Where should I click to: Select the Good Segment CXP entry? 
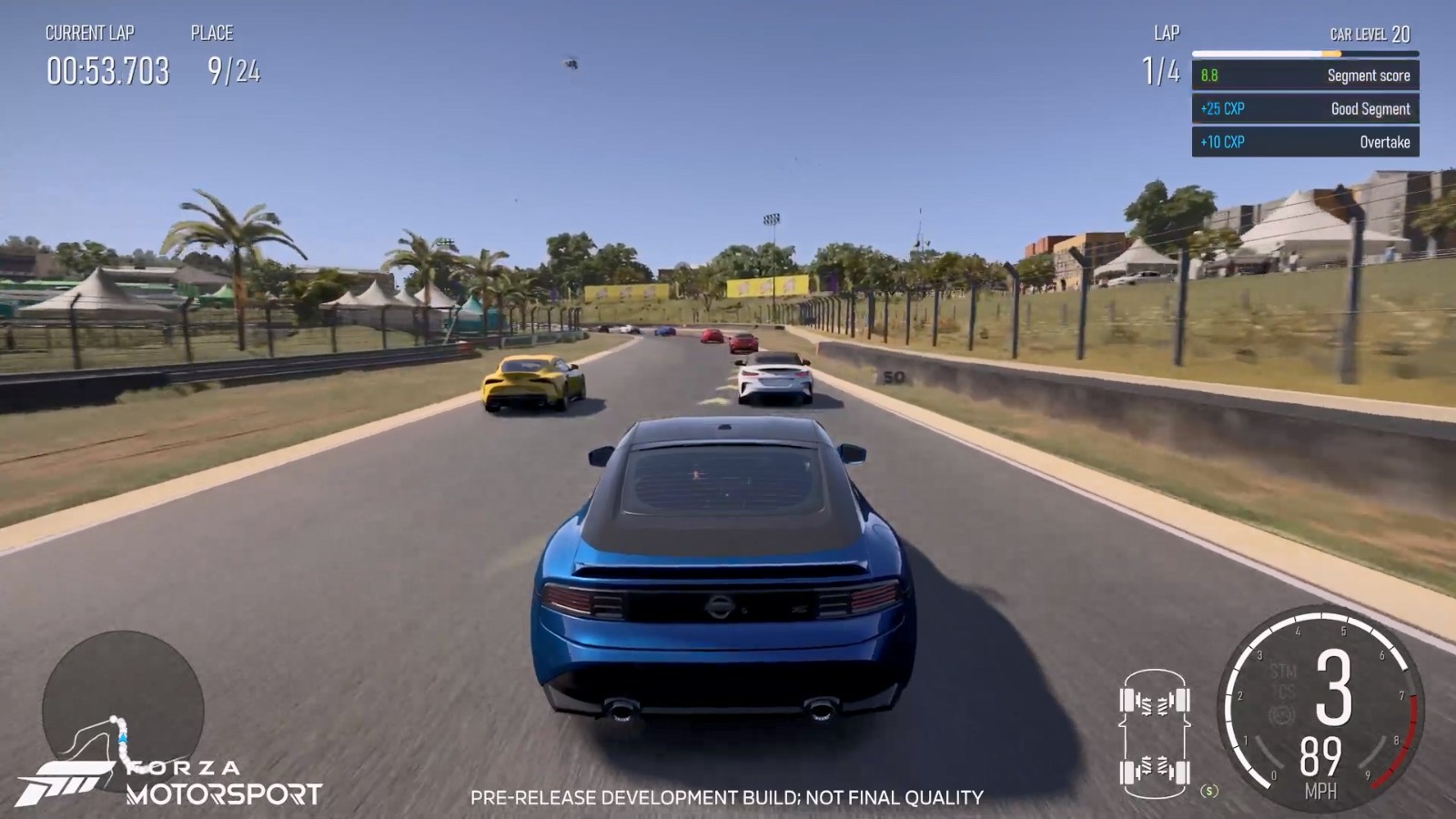pos(1305,109)
